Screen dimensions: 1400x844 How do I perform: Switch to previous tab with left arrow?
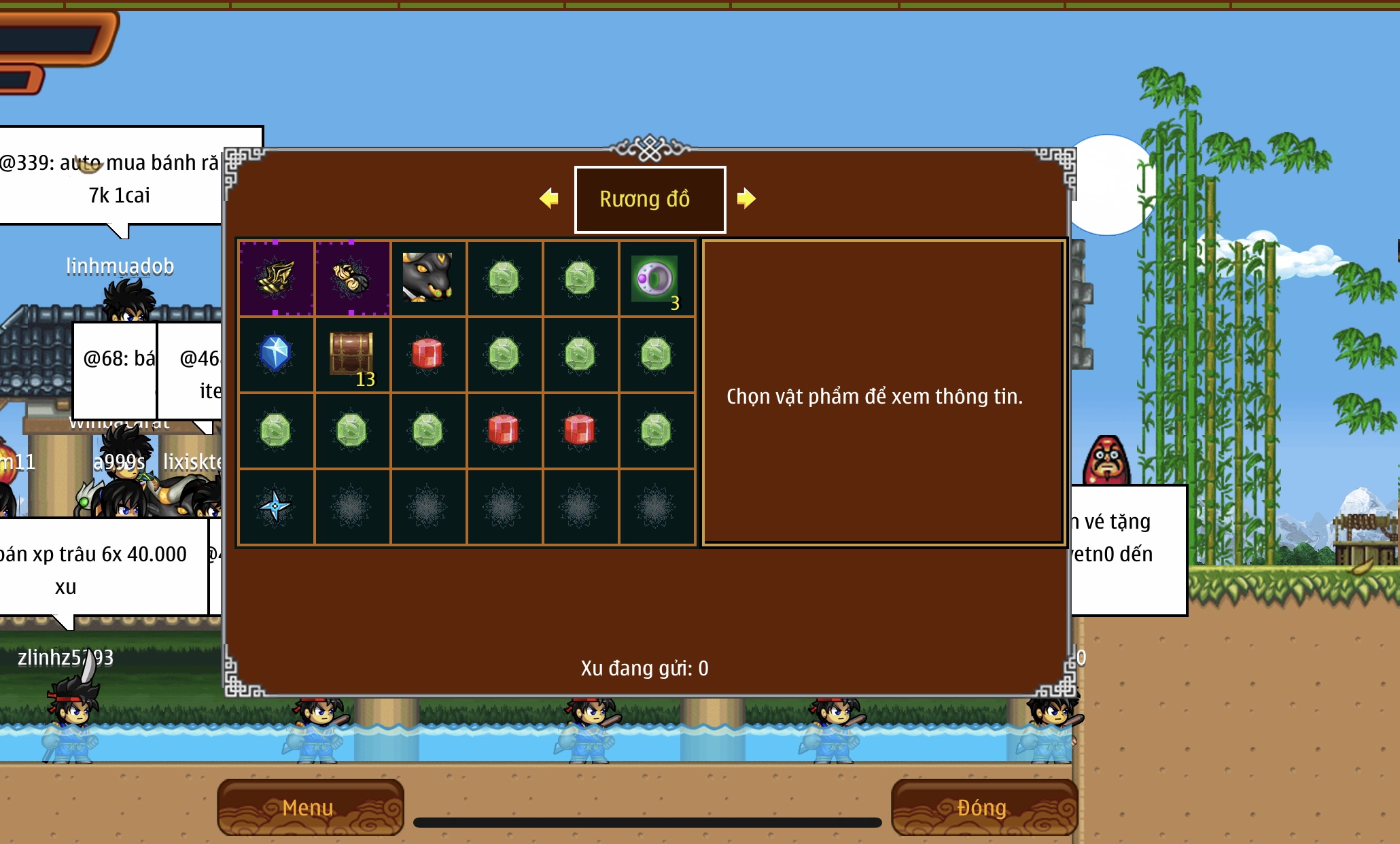[x=549, y=198]
